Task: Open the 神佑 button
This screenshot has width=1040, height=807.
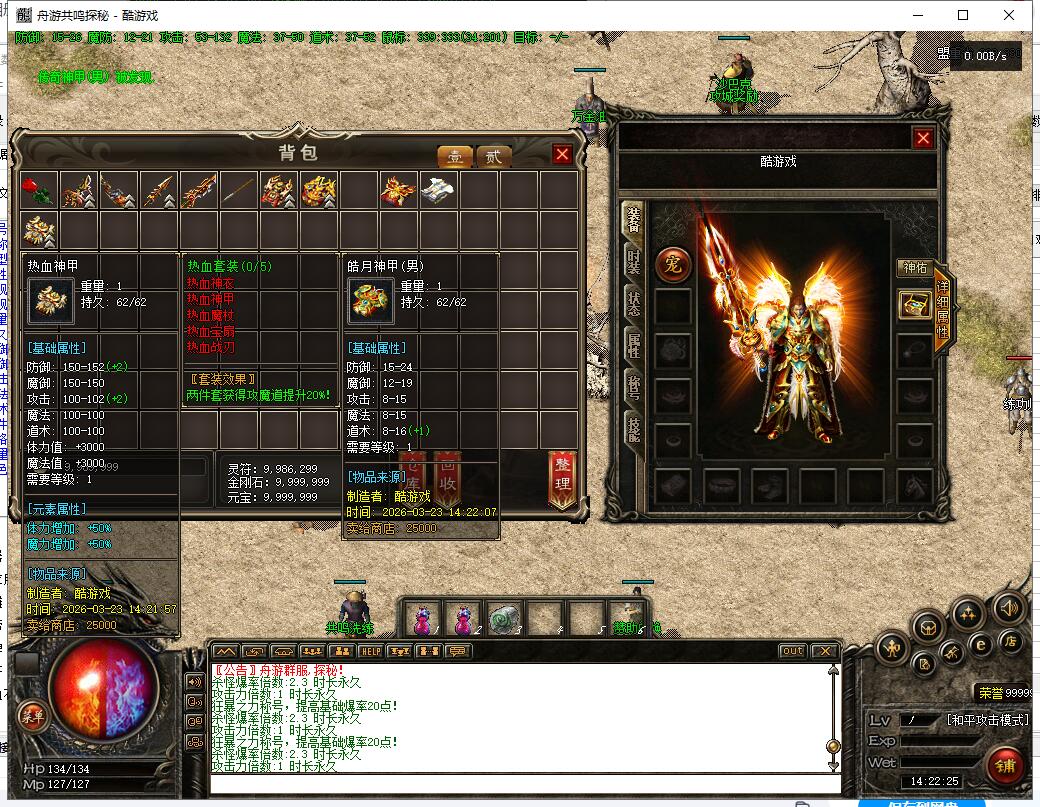Action: [x=914, y=268]
